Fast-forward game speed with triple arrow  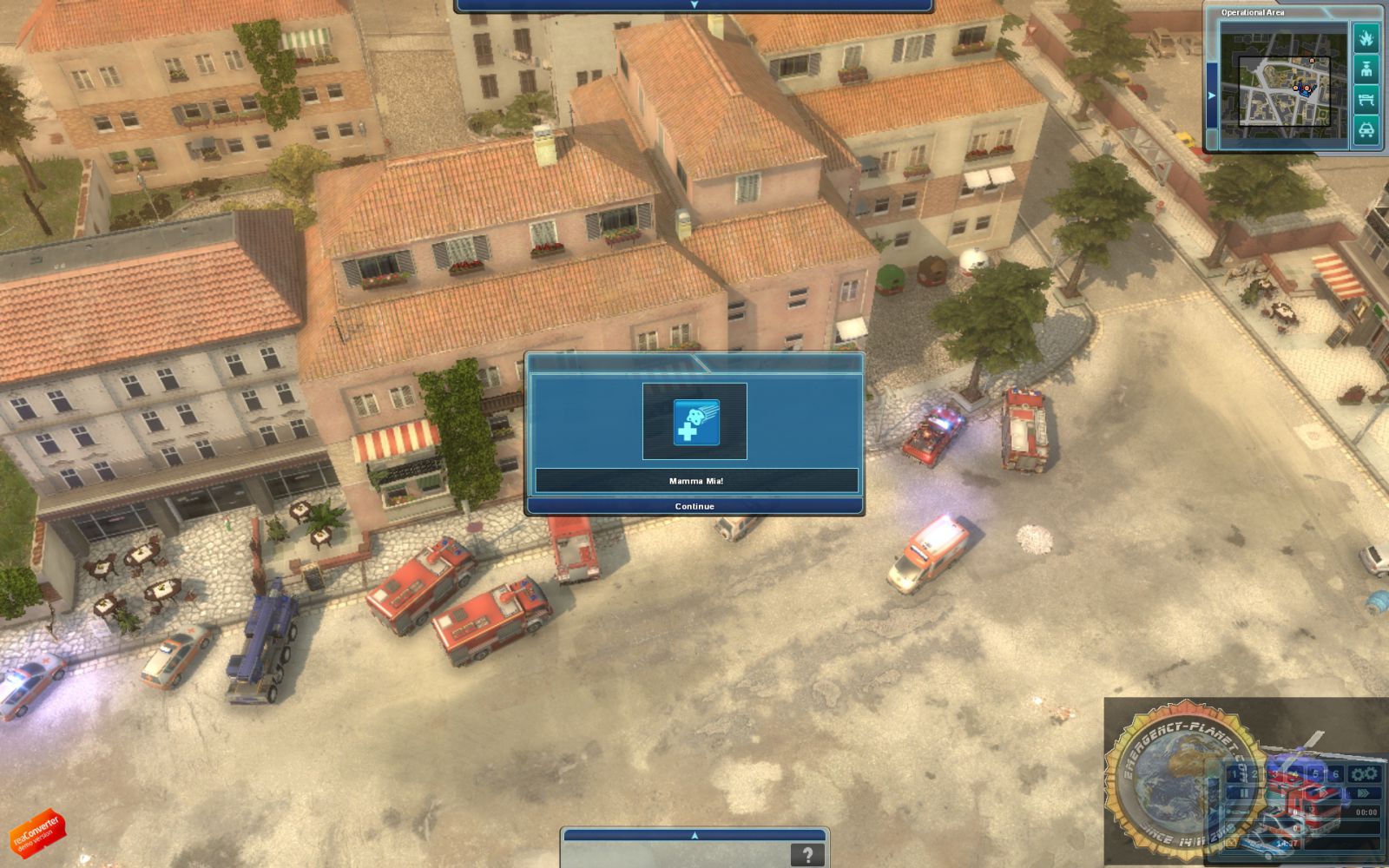coord(1363,793)
